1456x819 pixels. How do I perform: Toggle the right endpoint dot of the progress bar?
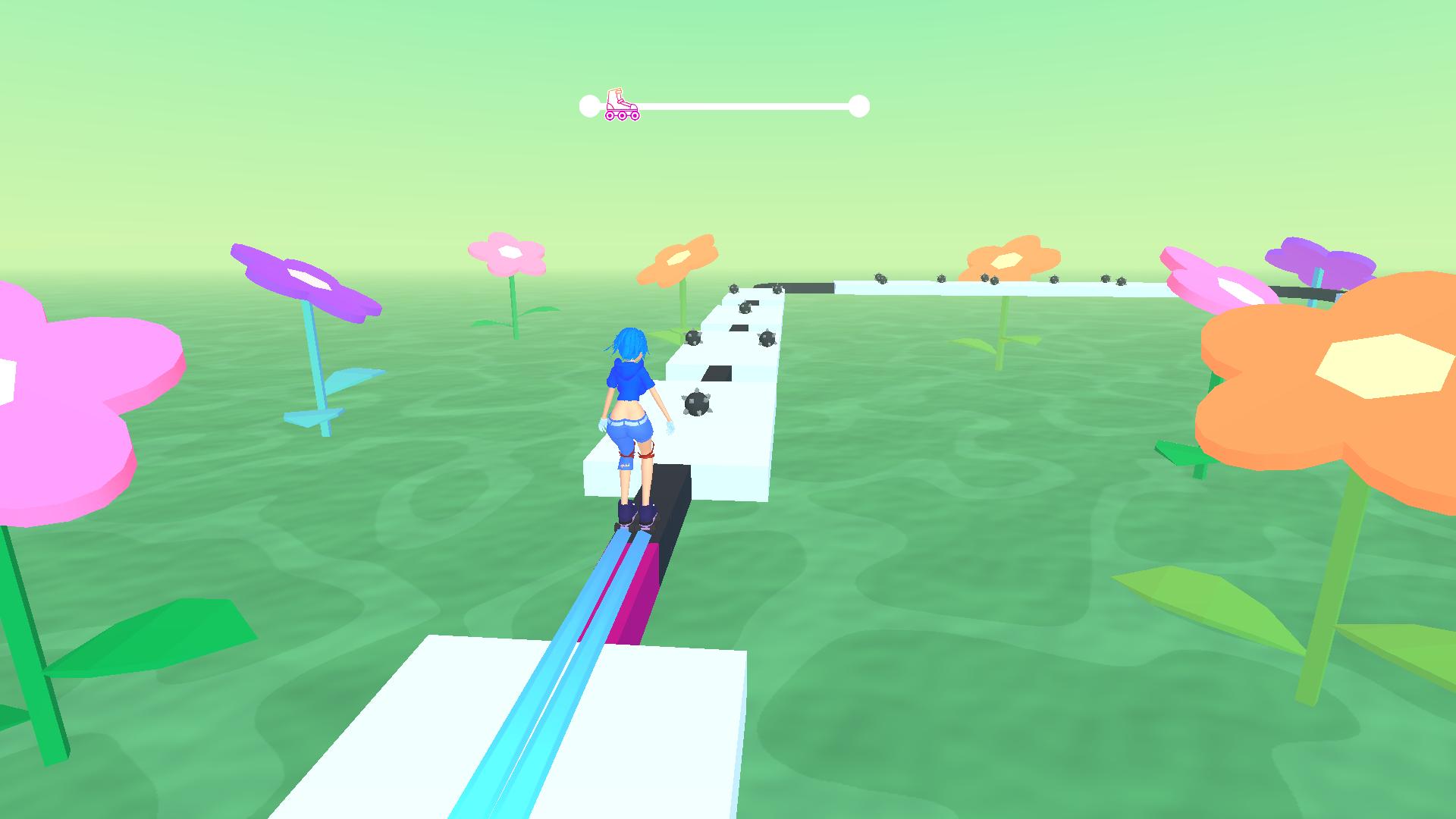[x=859, y=104]
